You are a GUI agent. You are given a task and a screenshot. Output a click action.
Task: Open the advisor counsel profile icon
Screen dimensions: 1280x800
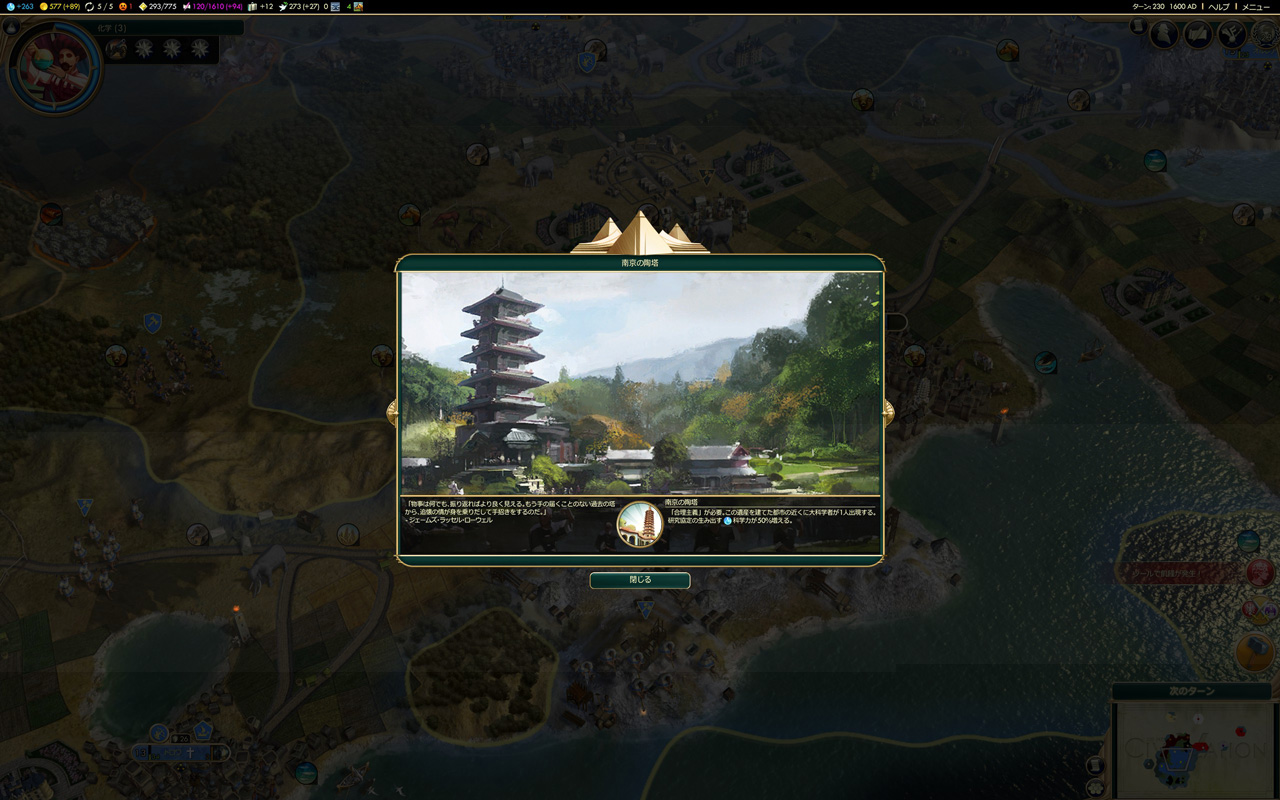tap(1164, 35)
